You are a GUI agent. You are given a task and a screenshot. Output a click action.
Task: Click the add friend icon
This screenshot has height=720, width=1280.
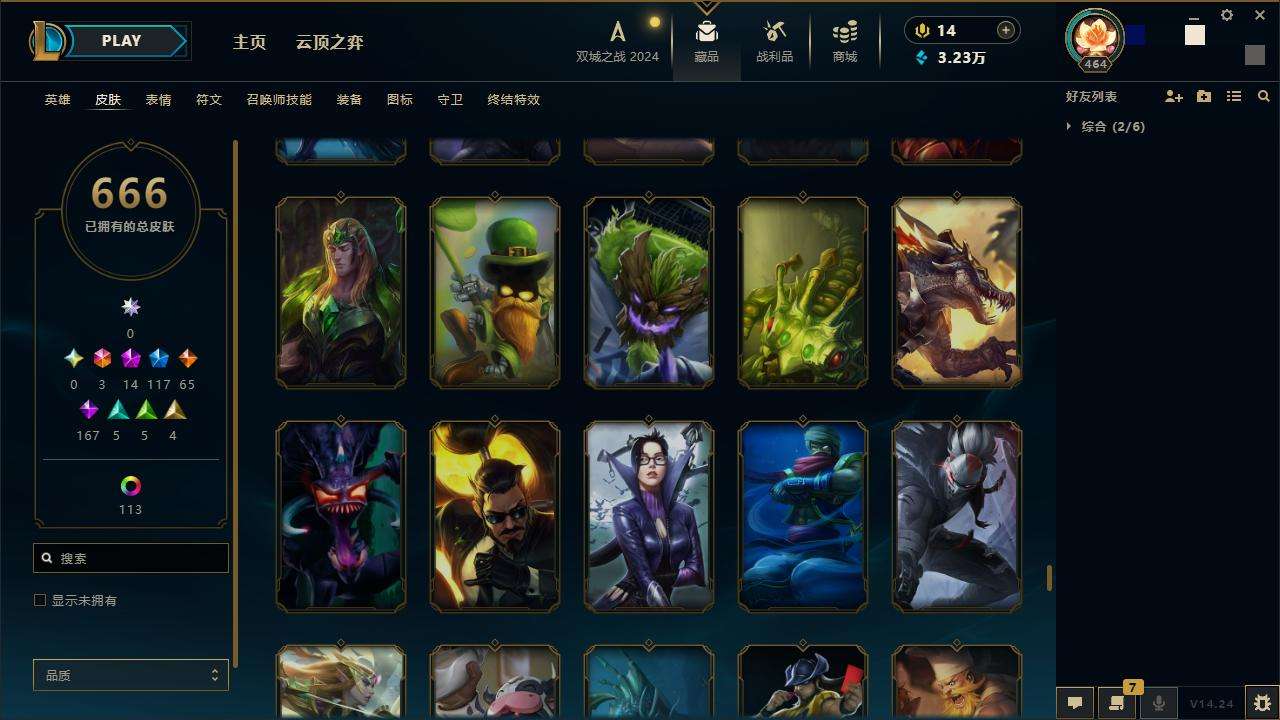coord(1174,97)
